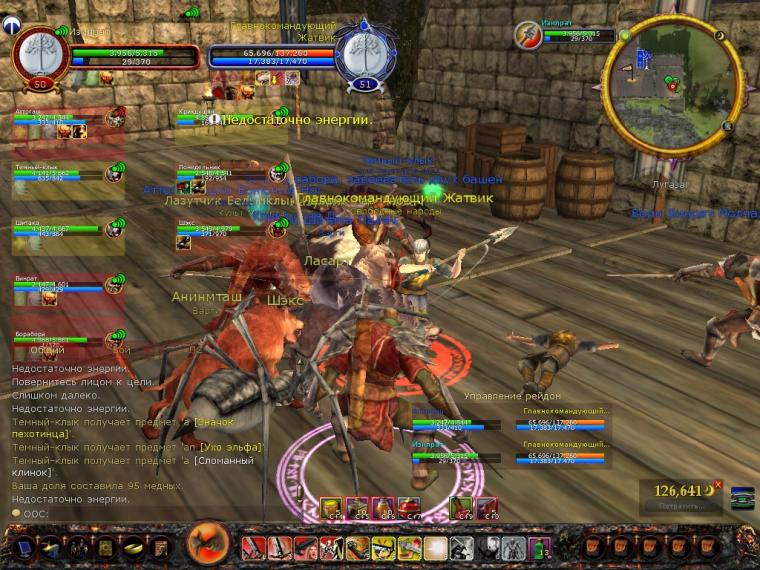Open the main menu arrow button
760x570 pixels.
24,547
